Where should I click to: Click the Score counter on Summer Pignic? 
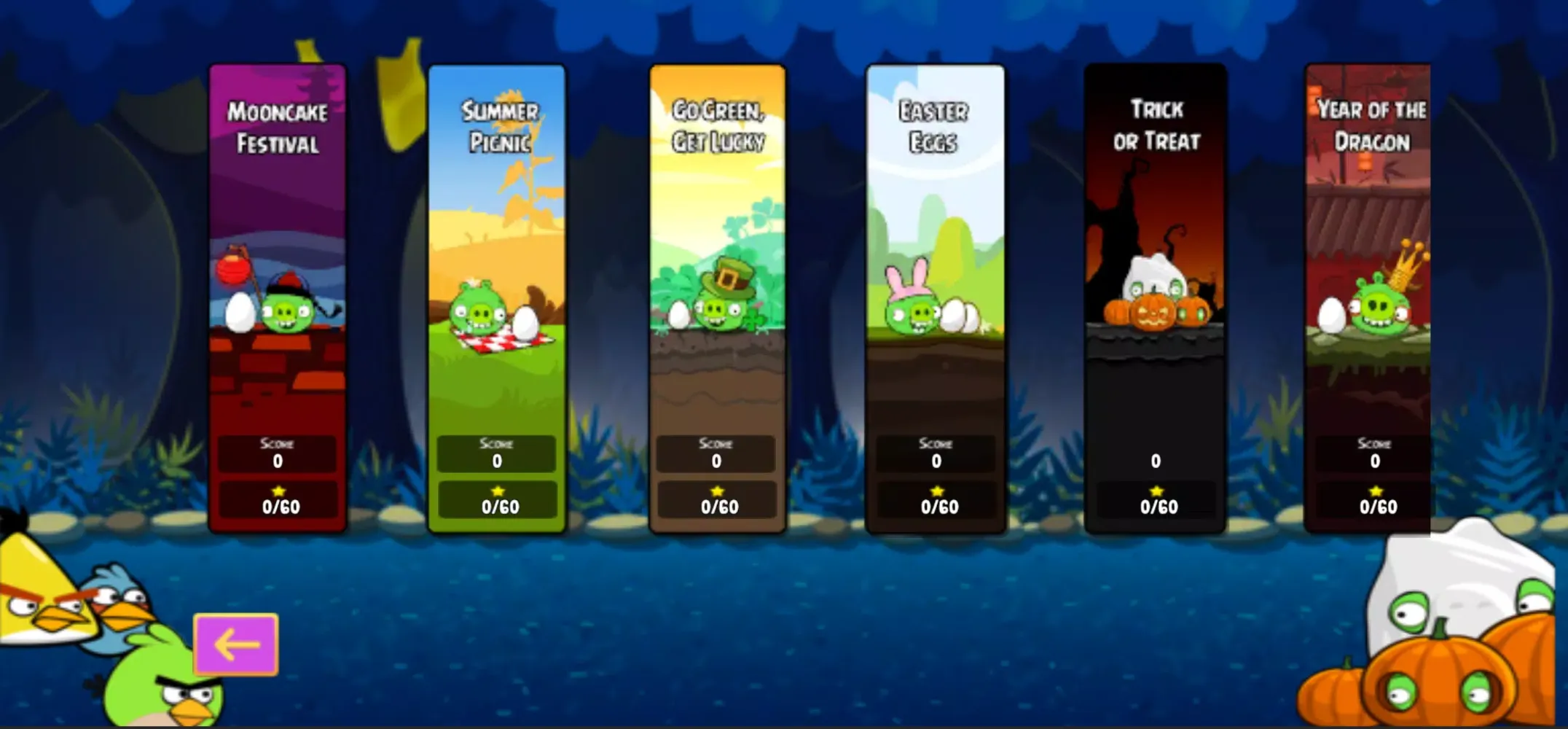pyautogui.click(x=496, y=451)
